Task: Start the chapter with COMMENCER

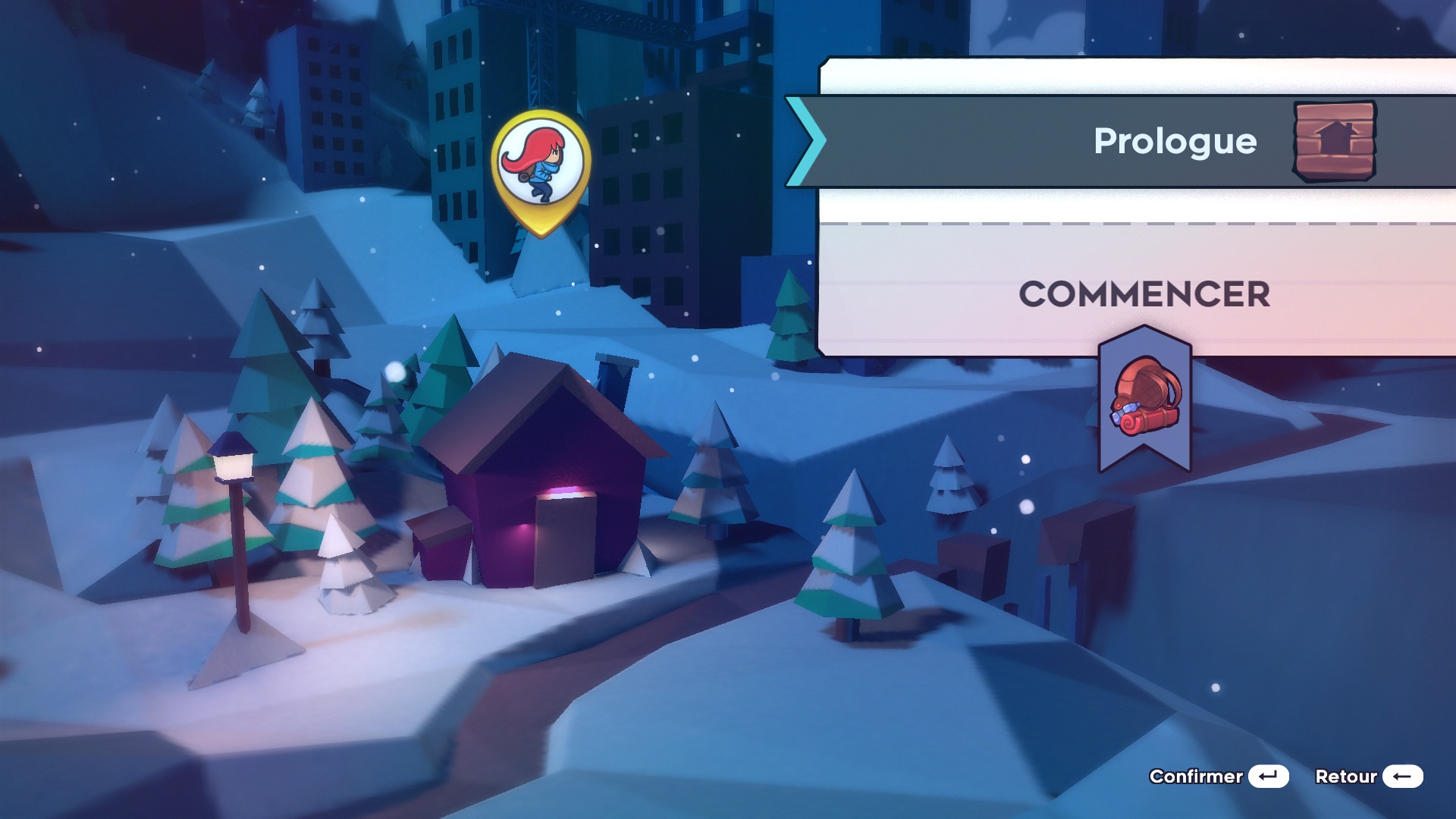Action: [1144, 294]
